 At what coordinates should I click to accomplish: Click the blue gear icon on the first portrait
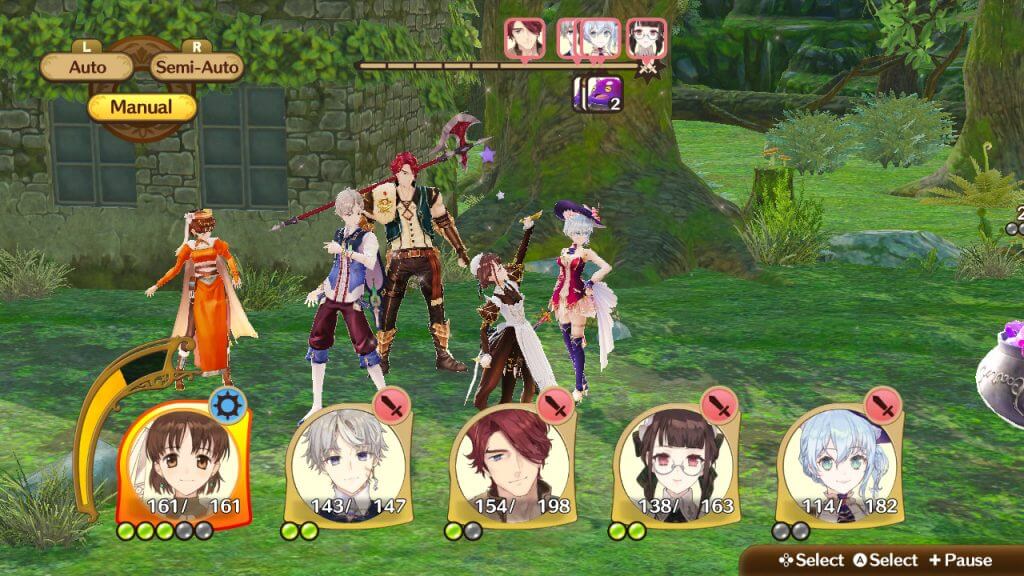[227, 407]
